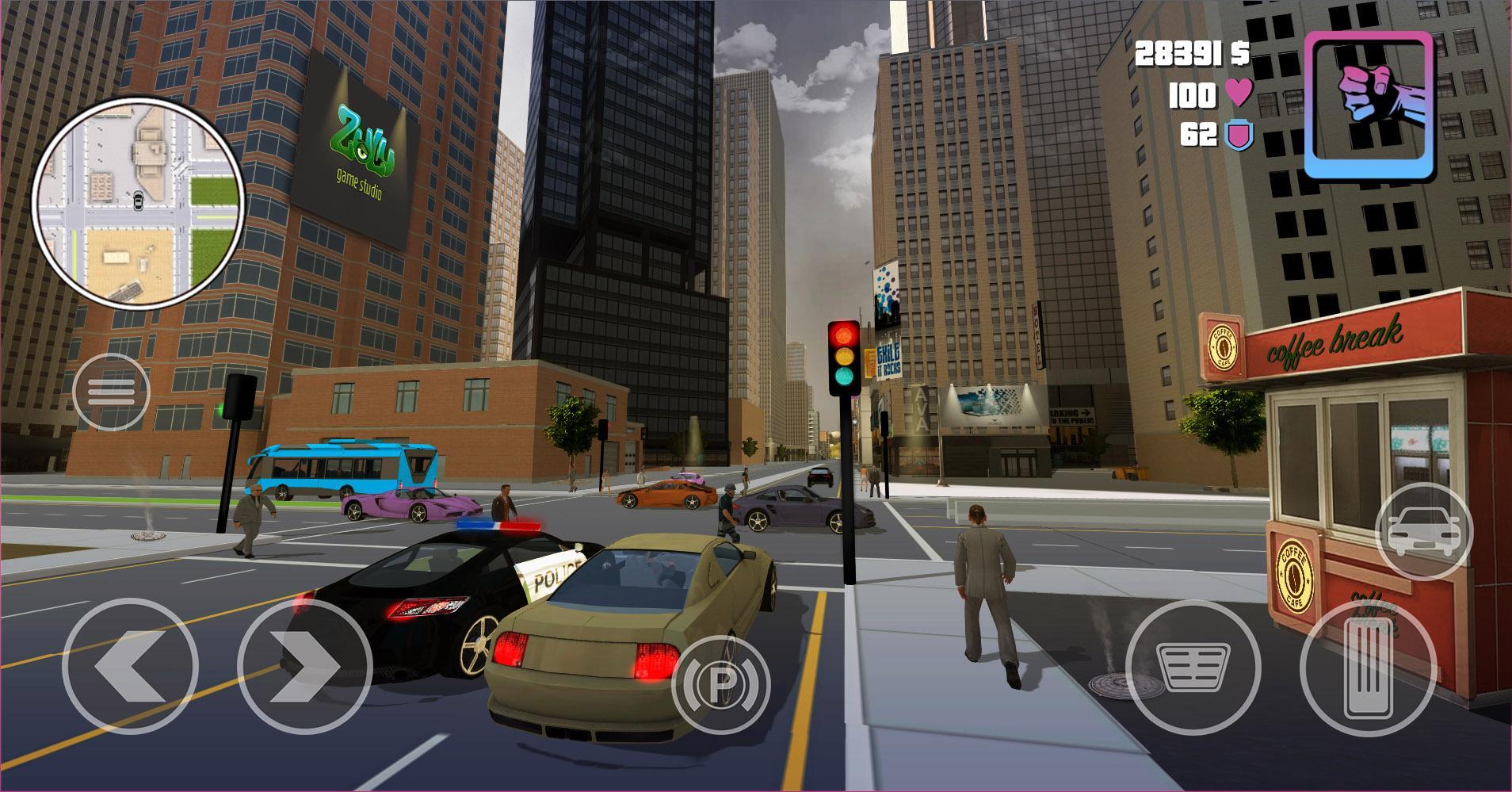Open the hamburger pause menu
Screen dimensions: 1512x792
(x=111, y=392)
